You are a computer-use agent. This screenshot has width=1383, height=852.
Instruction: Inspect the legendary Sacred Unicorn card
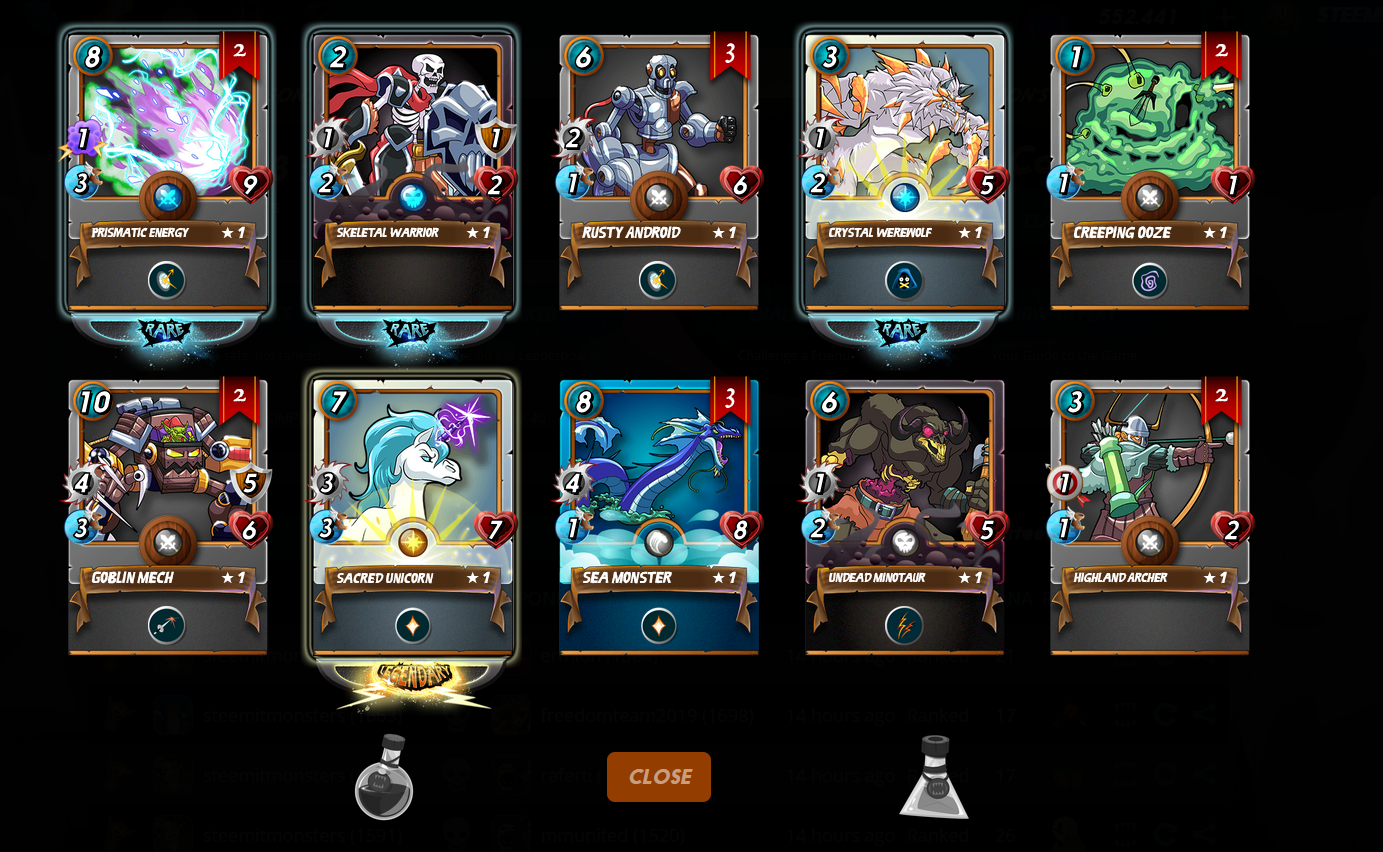point(413,516)
